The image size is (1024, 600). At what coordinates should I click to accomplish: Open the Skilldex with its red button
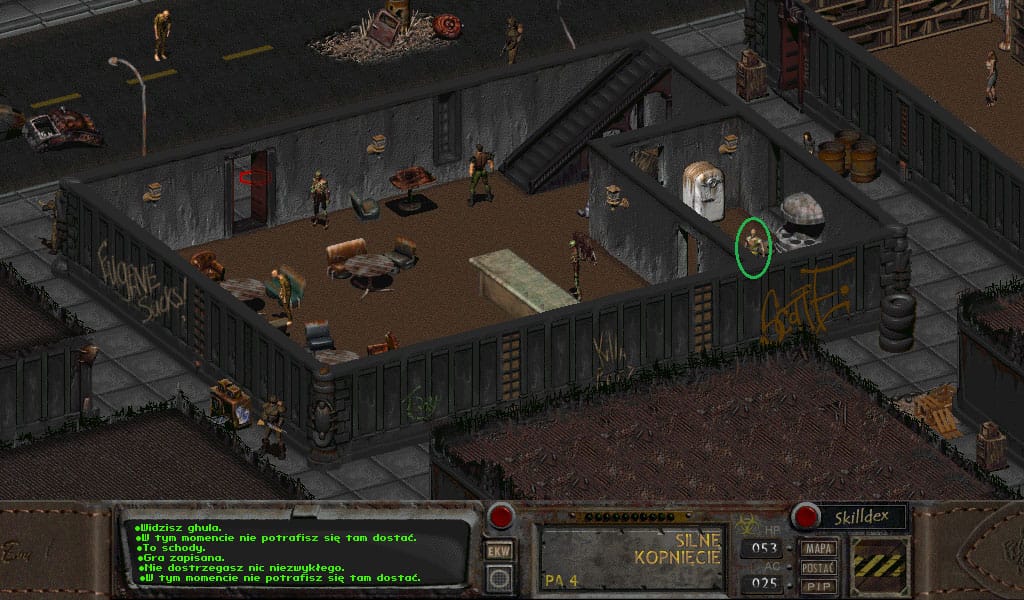(805, 516)
